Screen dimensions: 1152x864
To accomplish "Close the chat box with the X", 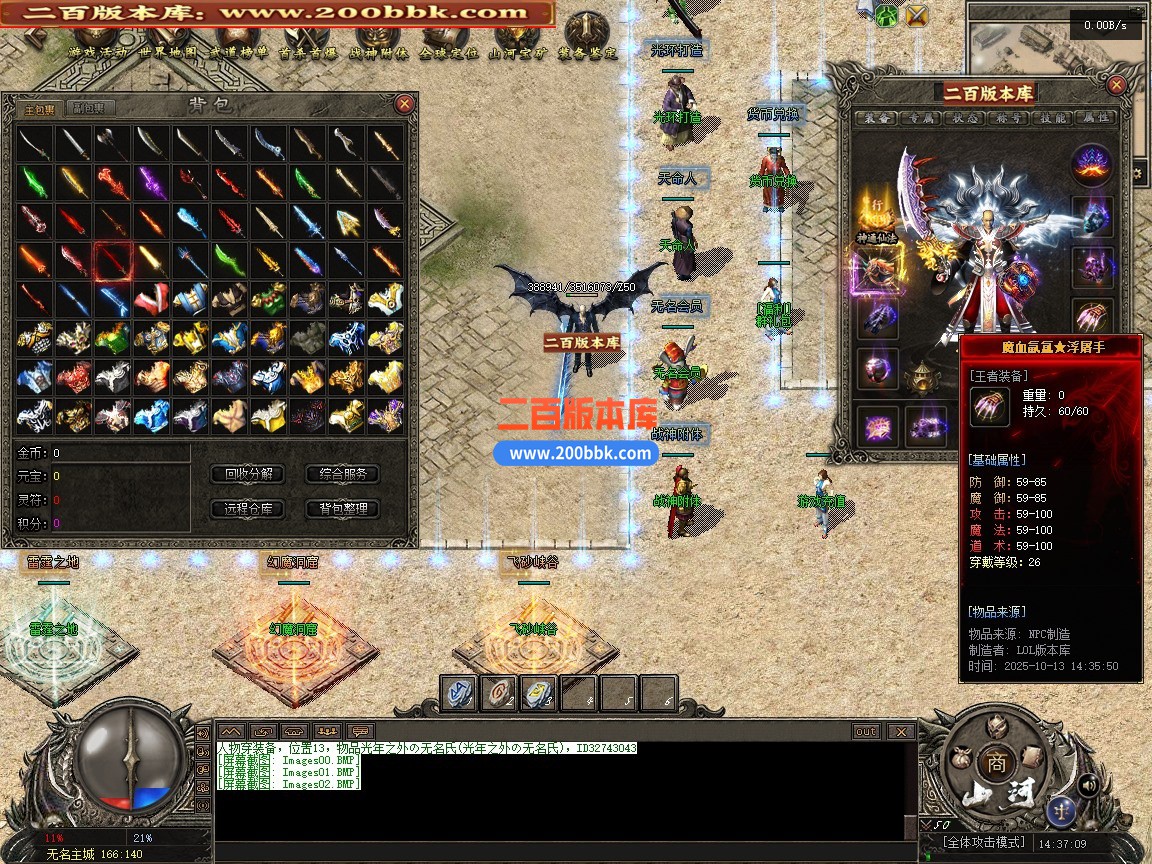I will pos(901,731).
